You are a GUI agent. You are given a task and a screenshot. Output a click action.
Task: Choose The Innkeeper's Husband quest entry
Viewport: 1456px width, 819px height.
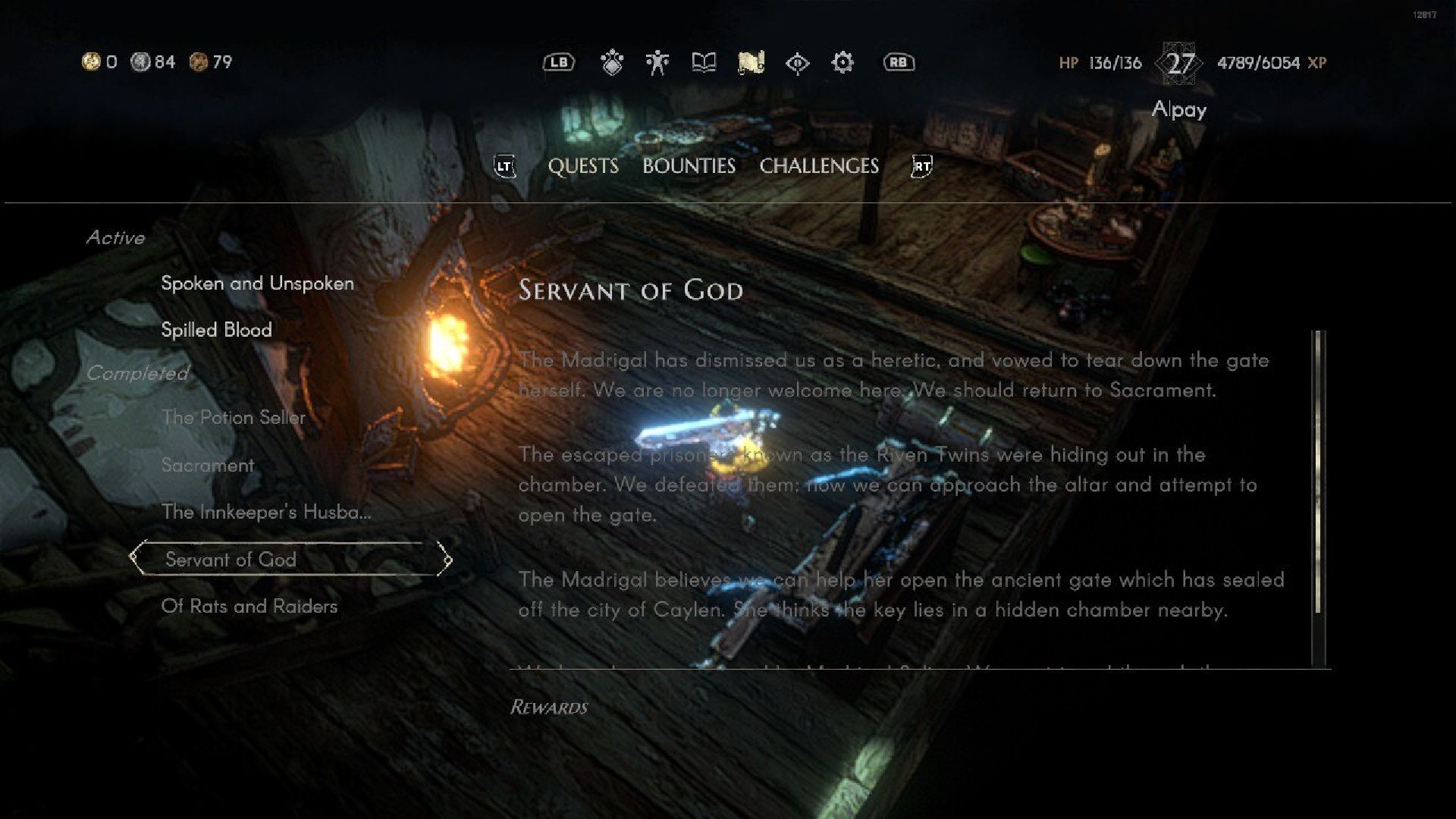265,513
